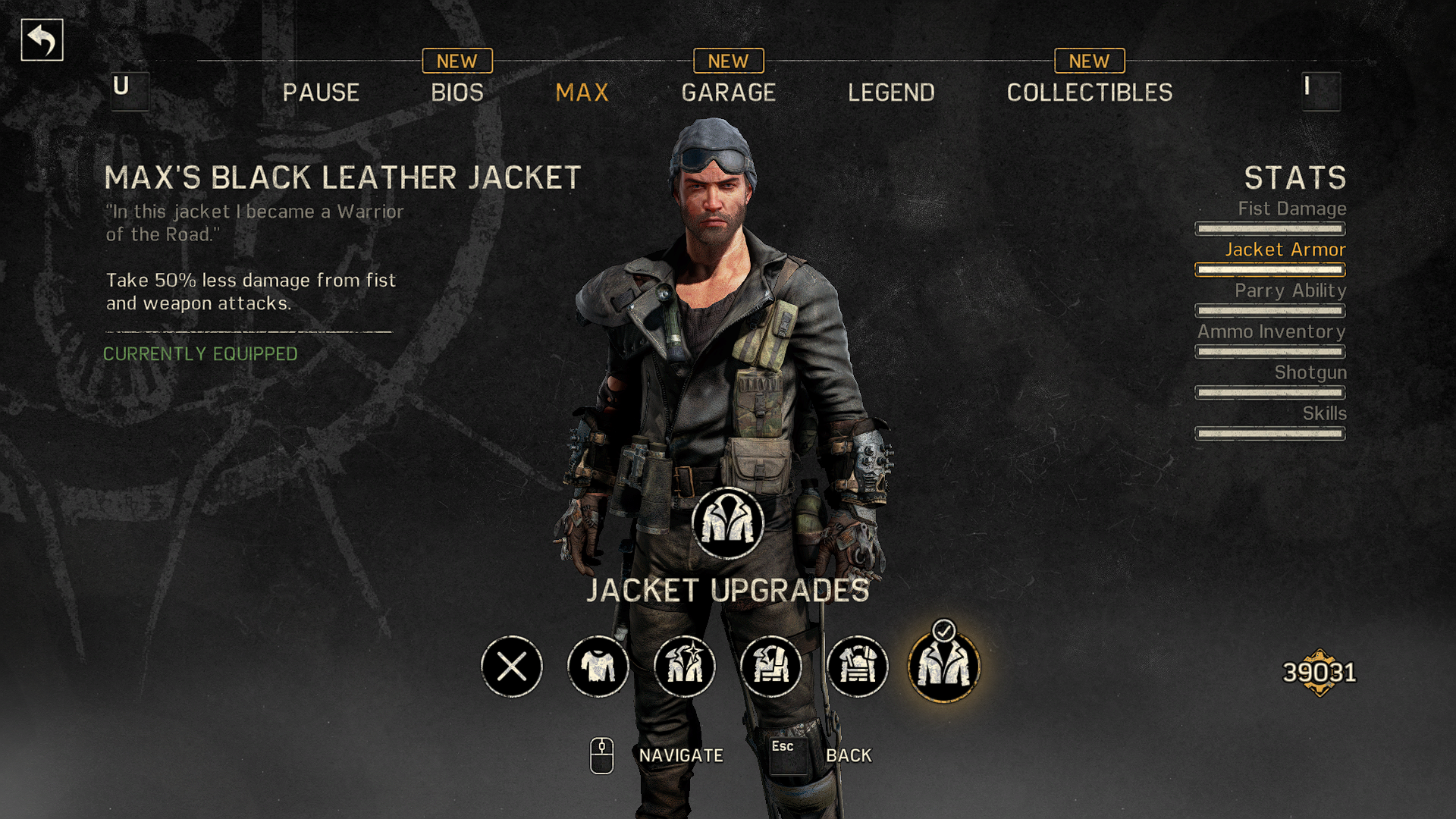Go to the GARAGE tab
Screen dimensions: 1456x819
728,93
